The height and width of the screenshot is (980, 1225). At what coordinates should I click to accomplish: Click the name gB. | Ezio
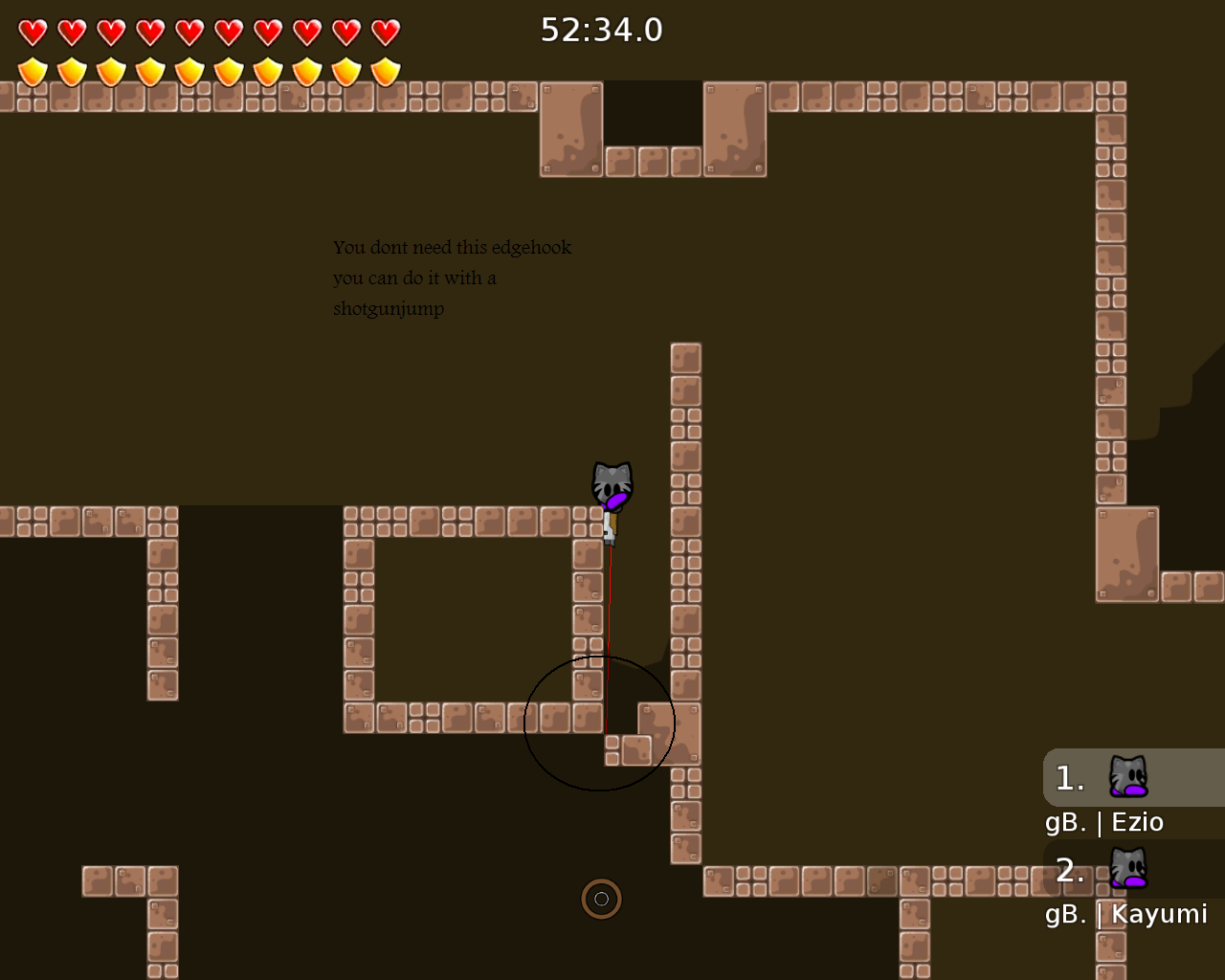[1102, 821]
